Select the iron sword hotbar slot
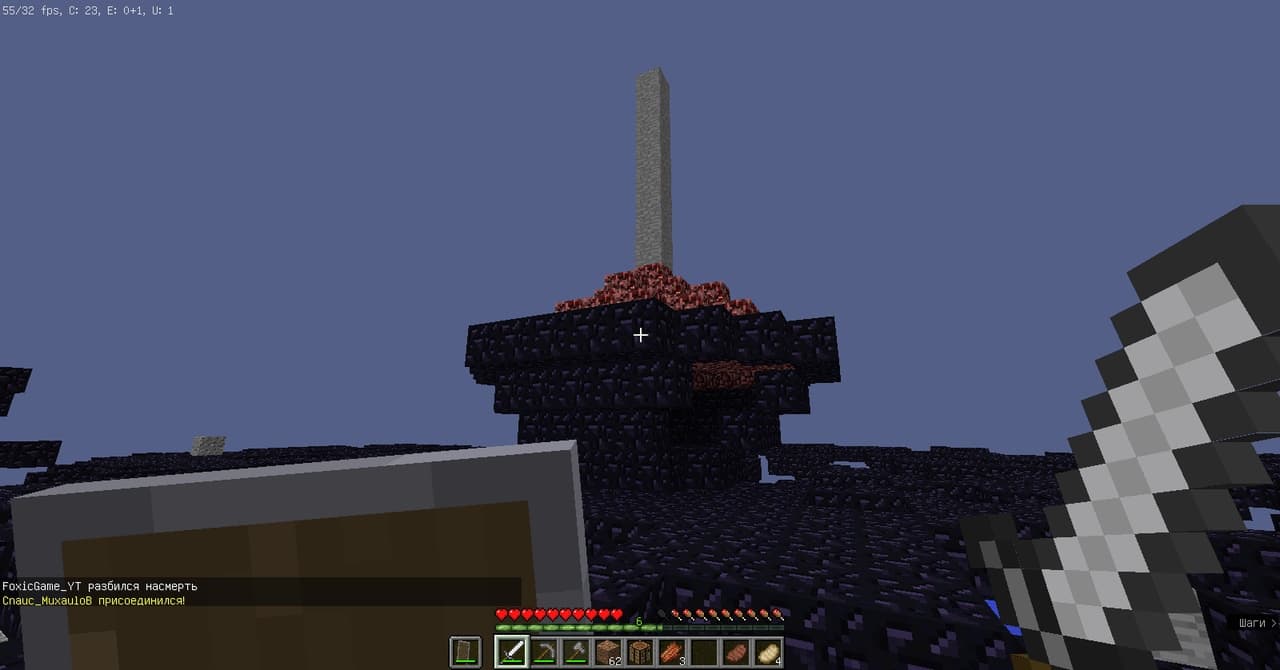The image size is (1280, 670). click(512, 652)
